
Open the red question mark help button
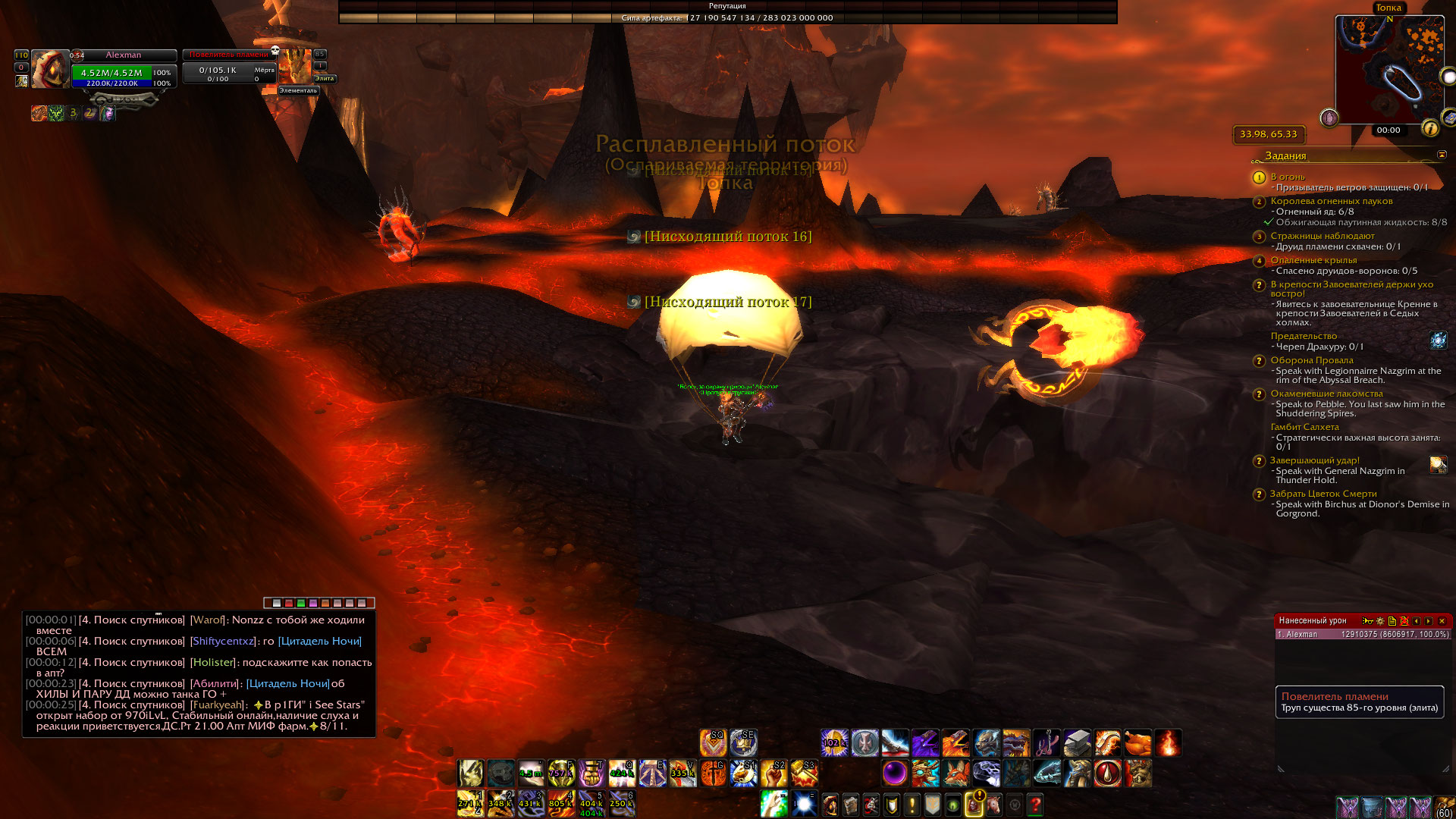[1035, 804]
